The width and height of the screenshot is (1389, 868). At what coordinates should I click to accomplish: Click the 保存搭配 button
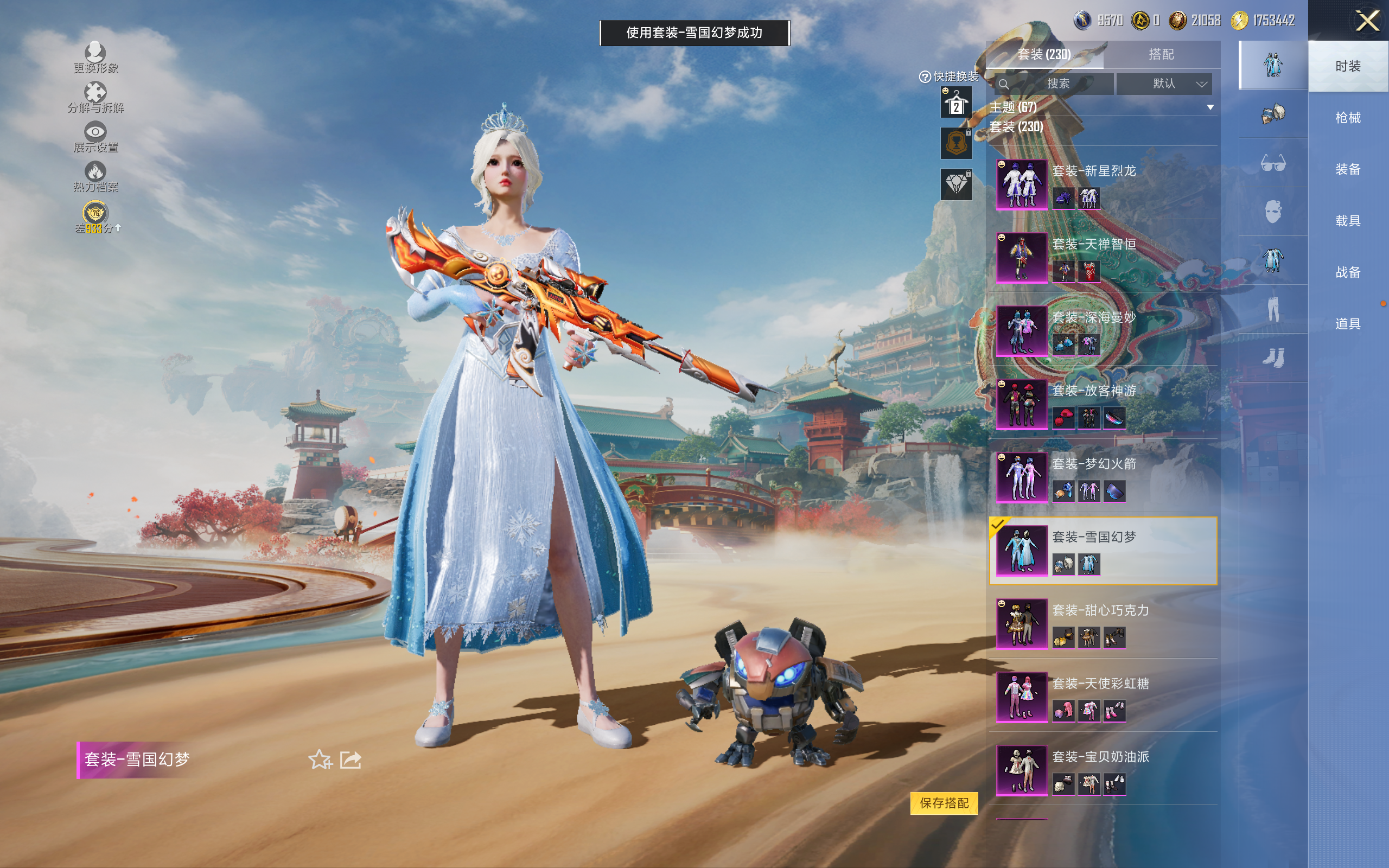point(944,802)
